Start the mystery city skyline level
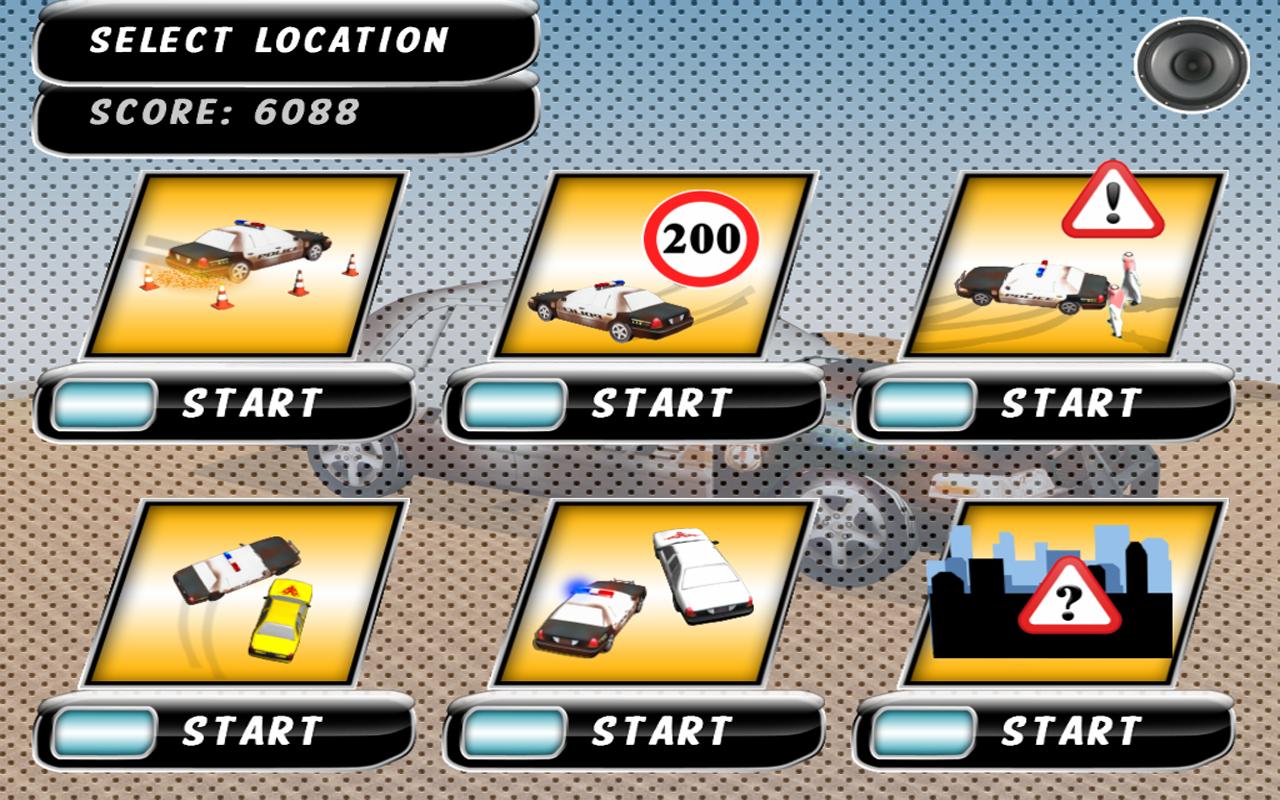This screenshot has width=1280, height=800. (1045, 732)
